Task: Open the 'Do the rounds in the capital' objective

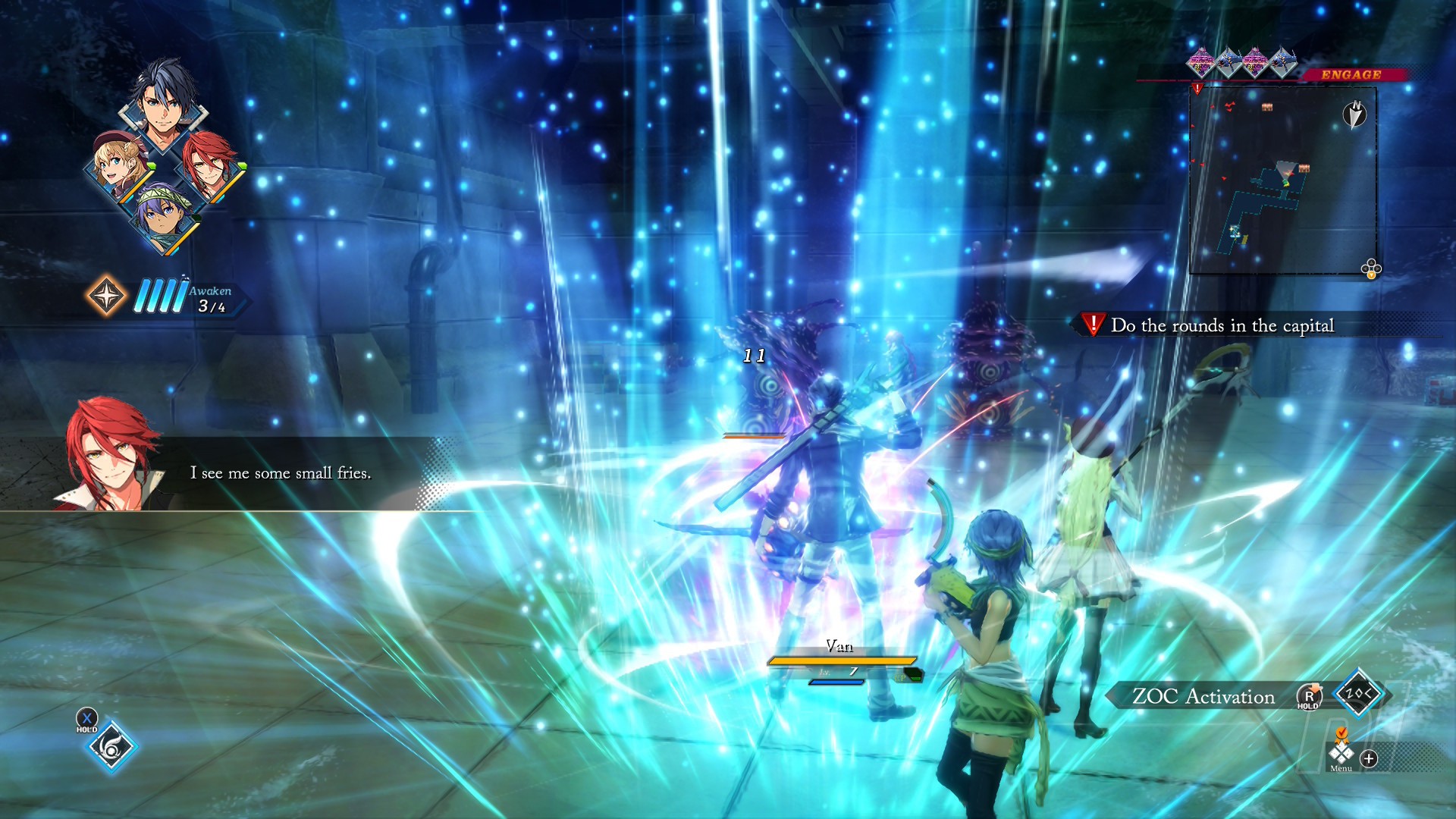Action: [x=1221, y=325]
